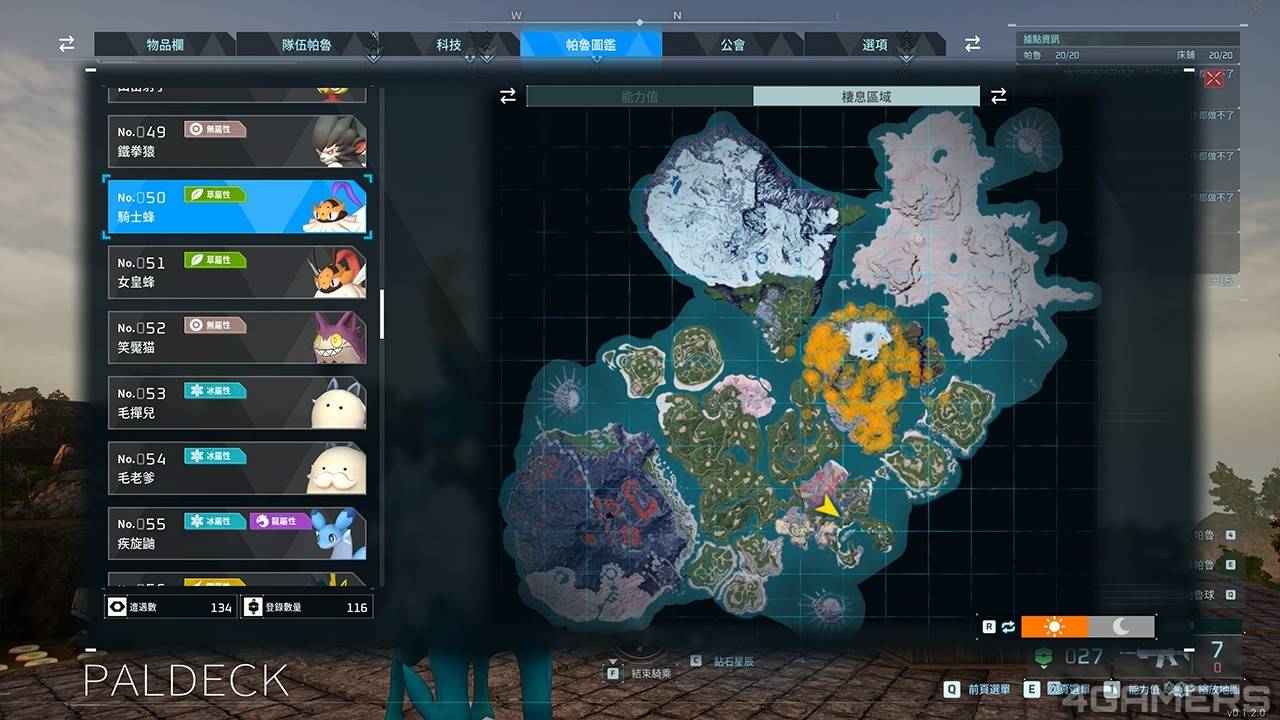Open the 公會 guild tab

732,45
